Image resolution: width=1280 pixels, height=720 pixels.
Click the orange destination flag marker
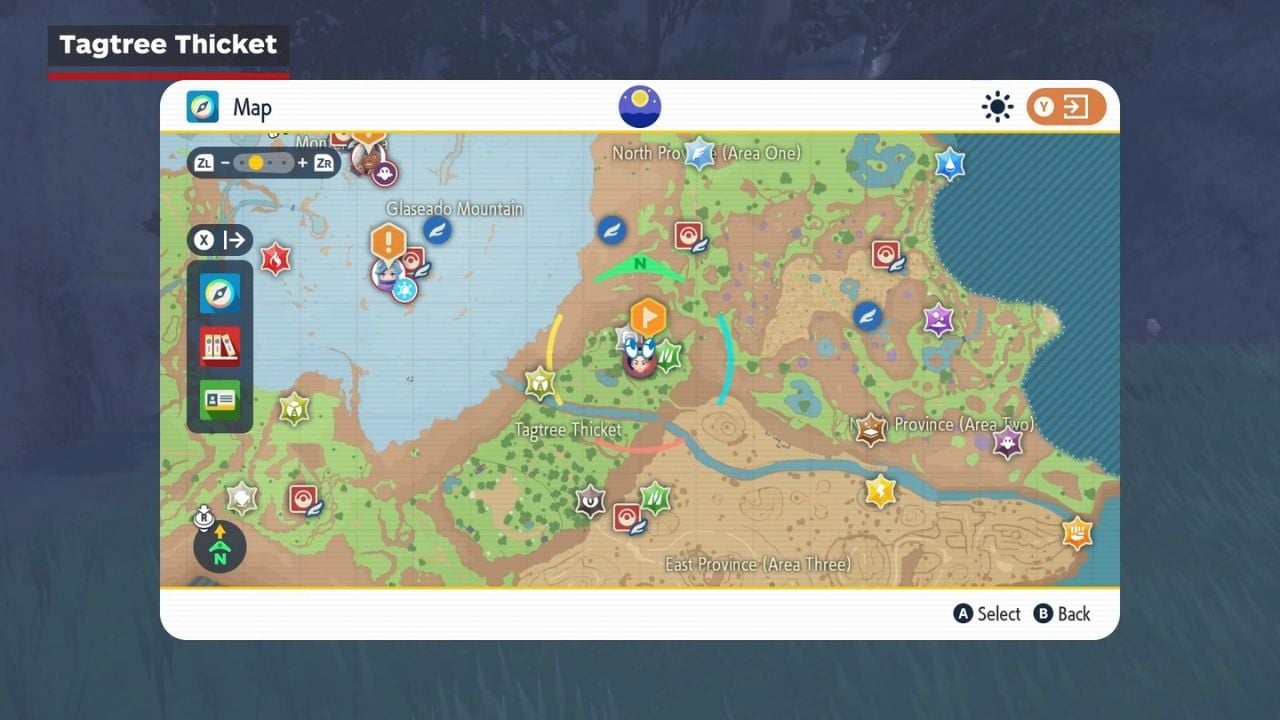click(648, 318)
